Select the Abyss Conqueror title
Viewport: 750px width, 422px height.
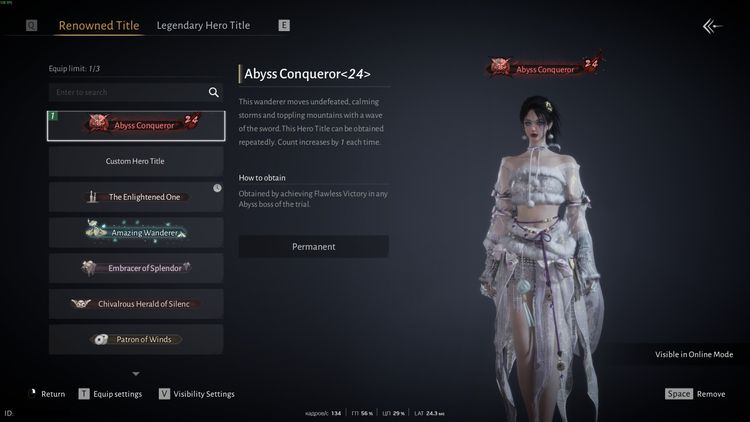(136, 125)
